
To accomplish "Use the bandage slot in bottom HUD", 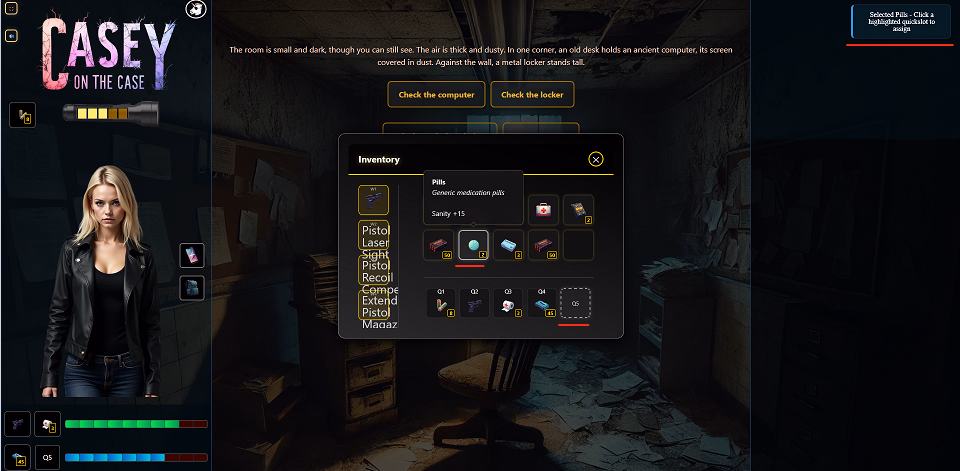I will point(47,425).
